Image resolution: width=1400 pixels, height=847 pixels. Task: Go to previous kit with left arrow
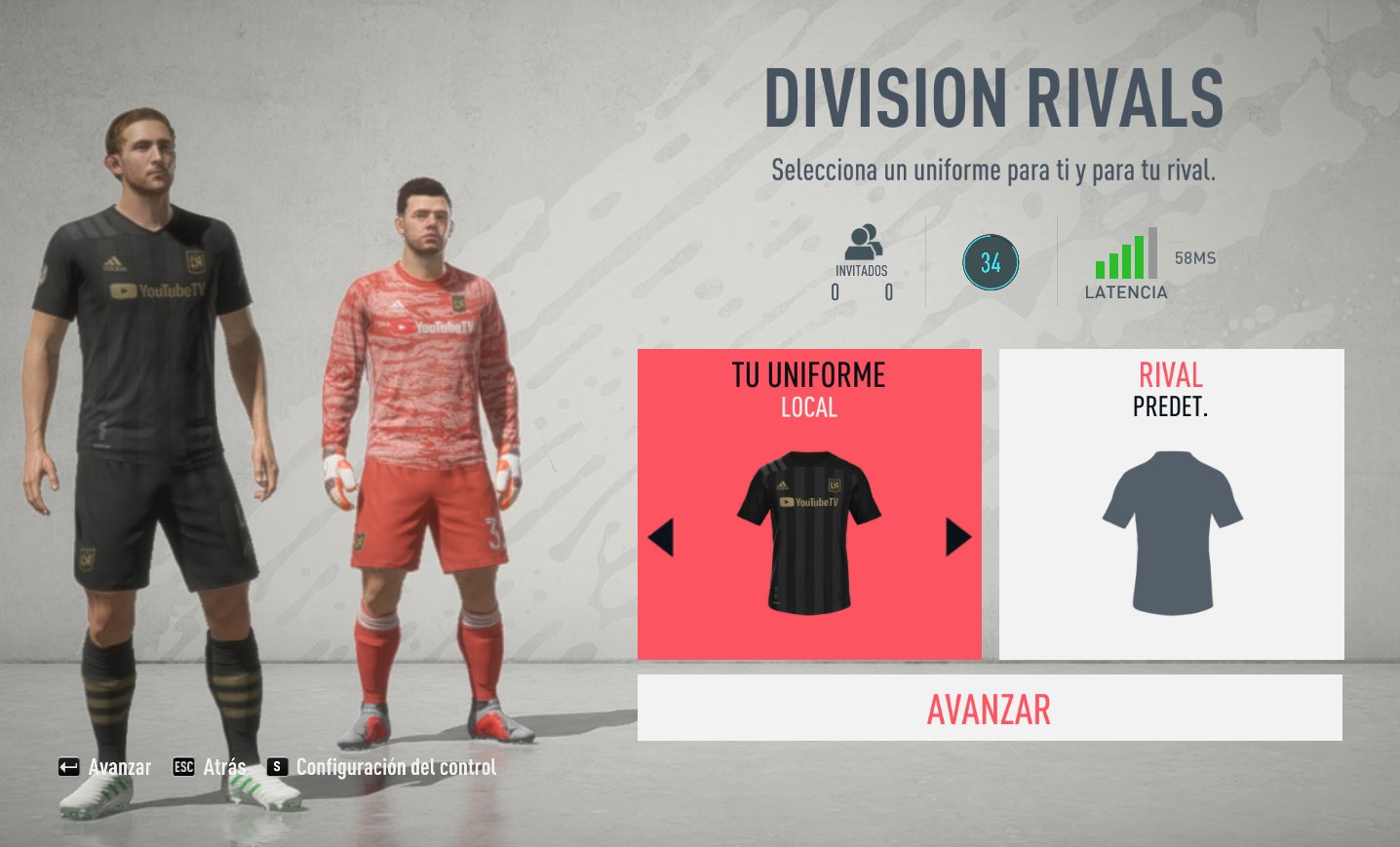point(661,537)
